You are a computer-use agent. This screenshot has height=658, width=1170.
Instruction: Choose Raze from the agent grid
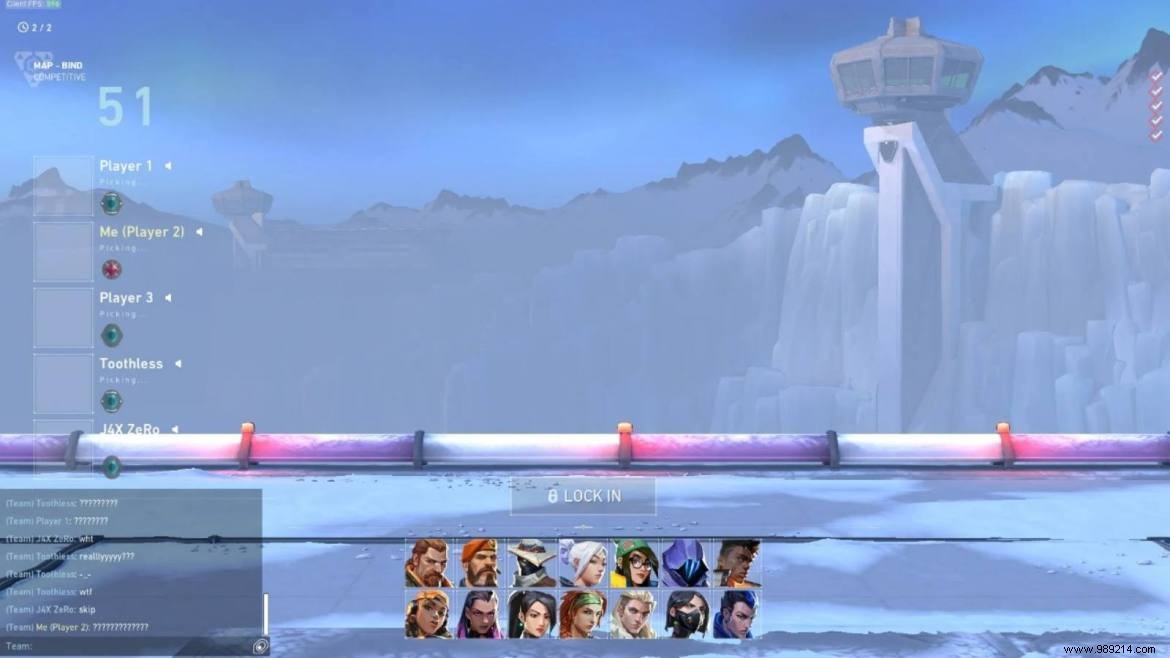point(428,614)
